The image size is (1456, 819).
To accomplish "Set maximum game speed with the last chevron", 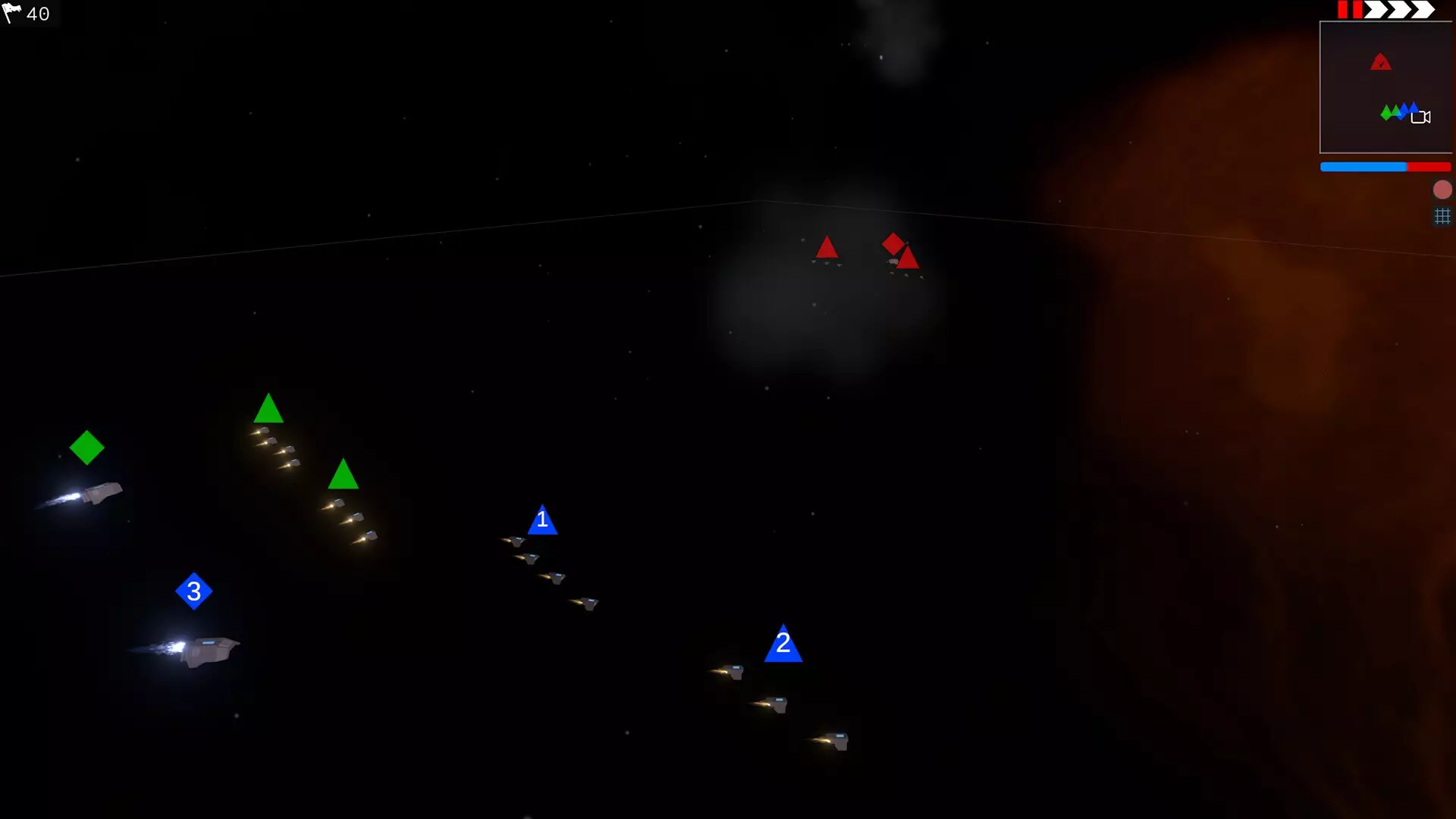I will (1422, 10).
